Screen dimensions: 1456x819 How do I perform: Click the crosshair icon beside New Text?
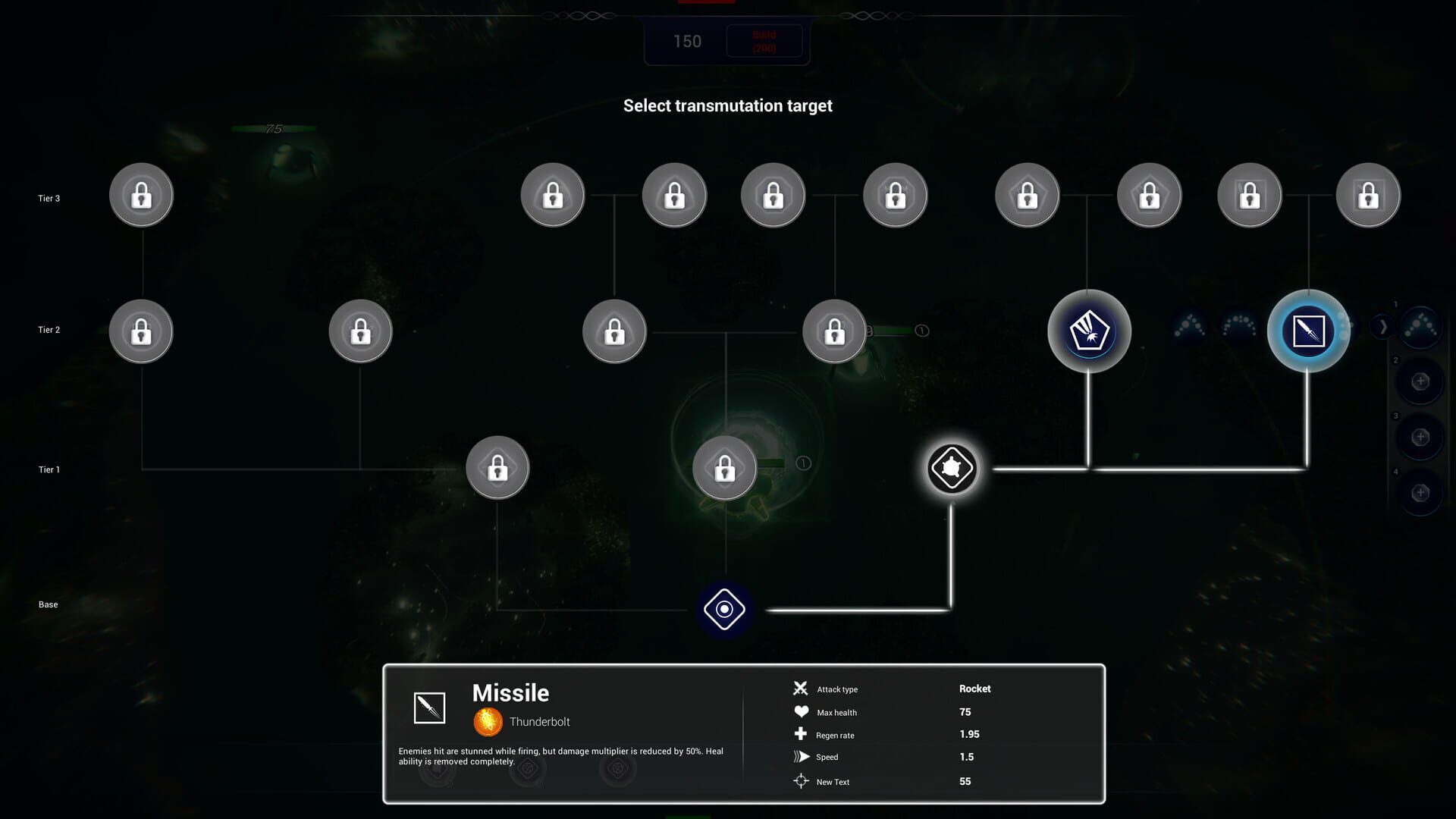[x=802, y=780]
